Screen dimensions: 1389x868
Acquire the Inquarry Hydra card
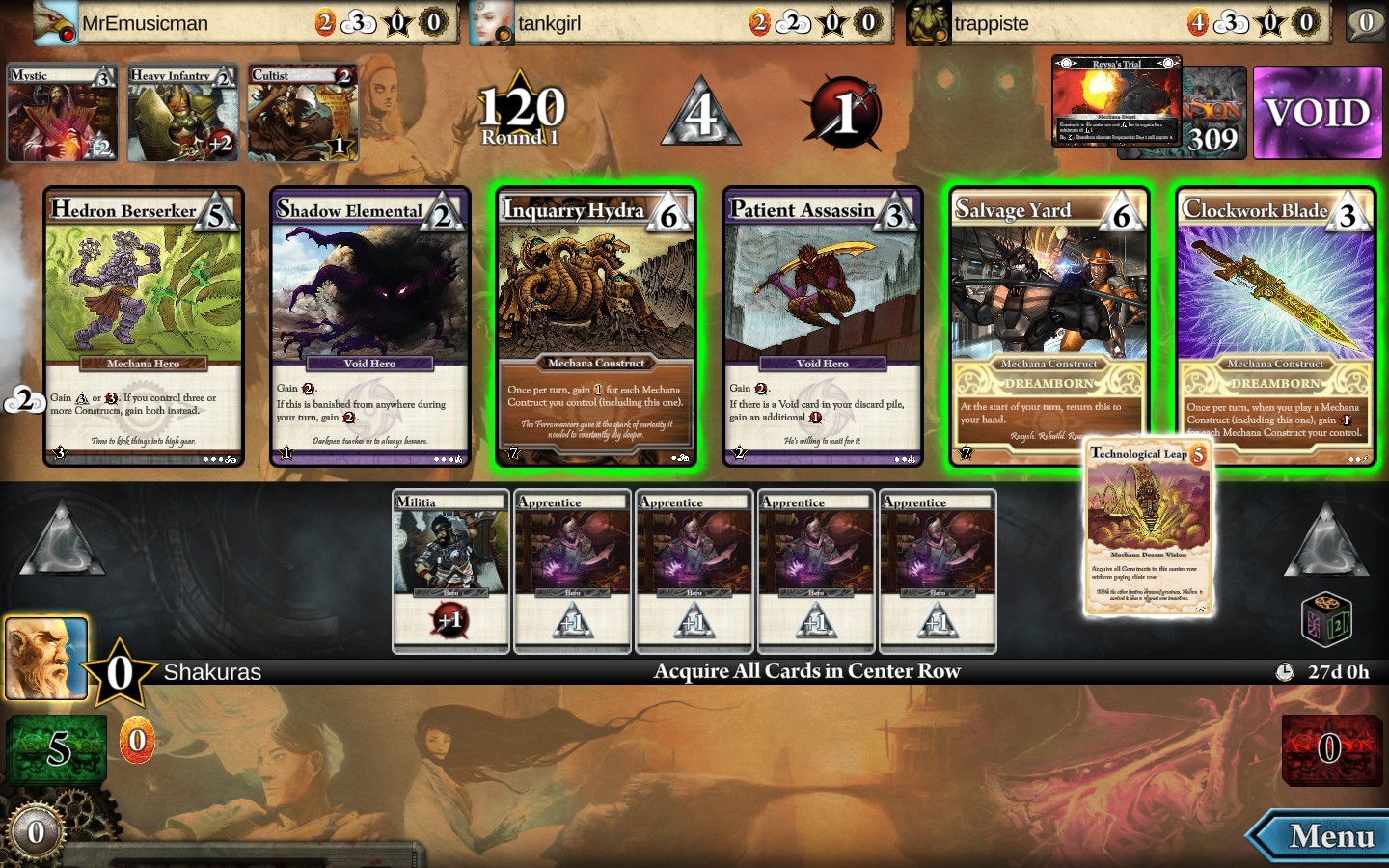point(595,326)
